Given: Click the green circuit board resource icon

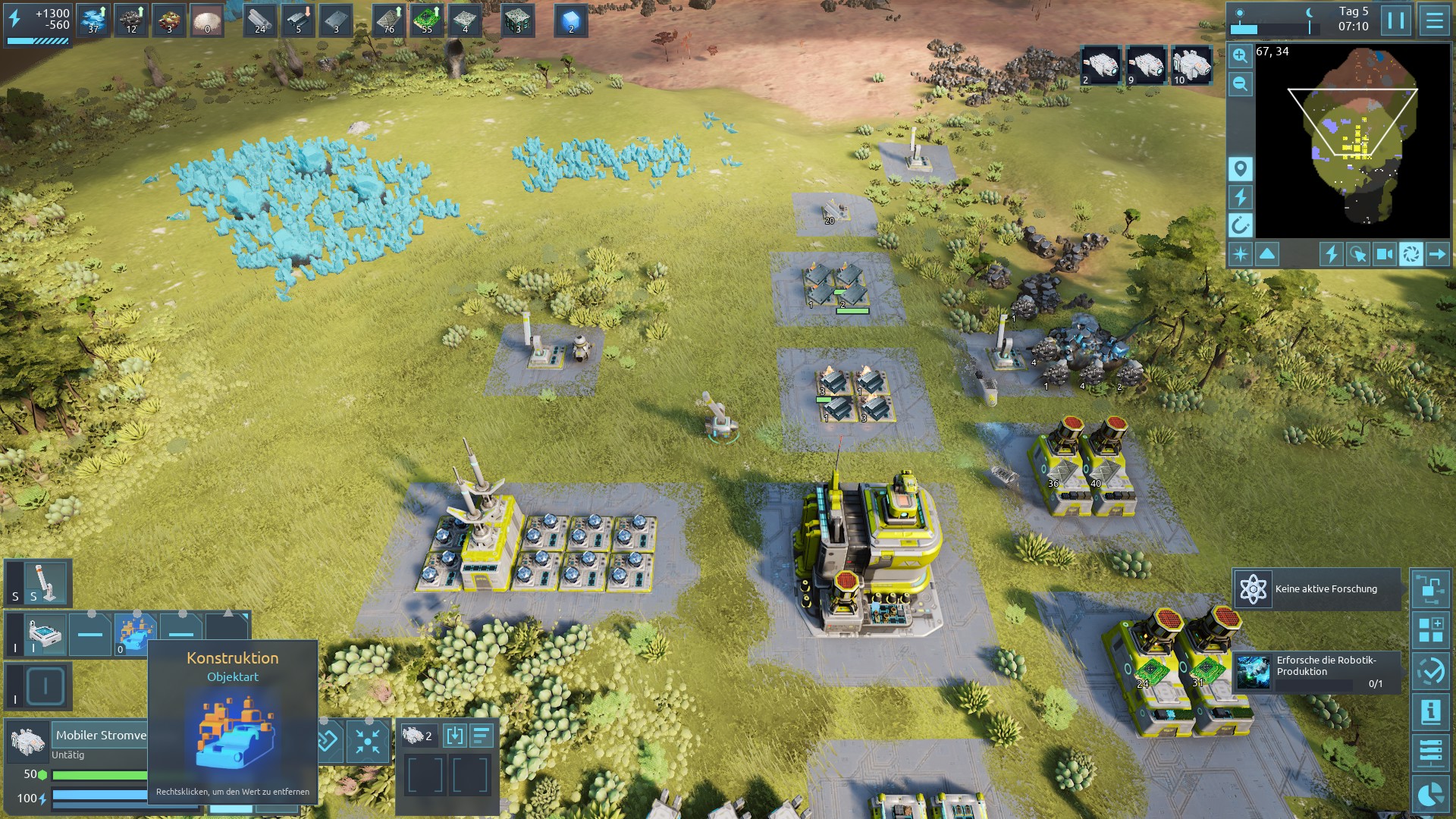Looking at the screenshot, I should (x=427, y=20).
